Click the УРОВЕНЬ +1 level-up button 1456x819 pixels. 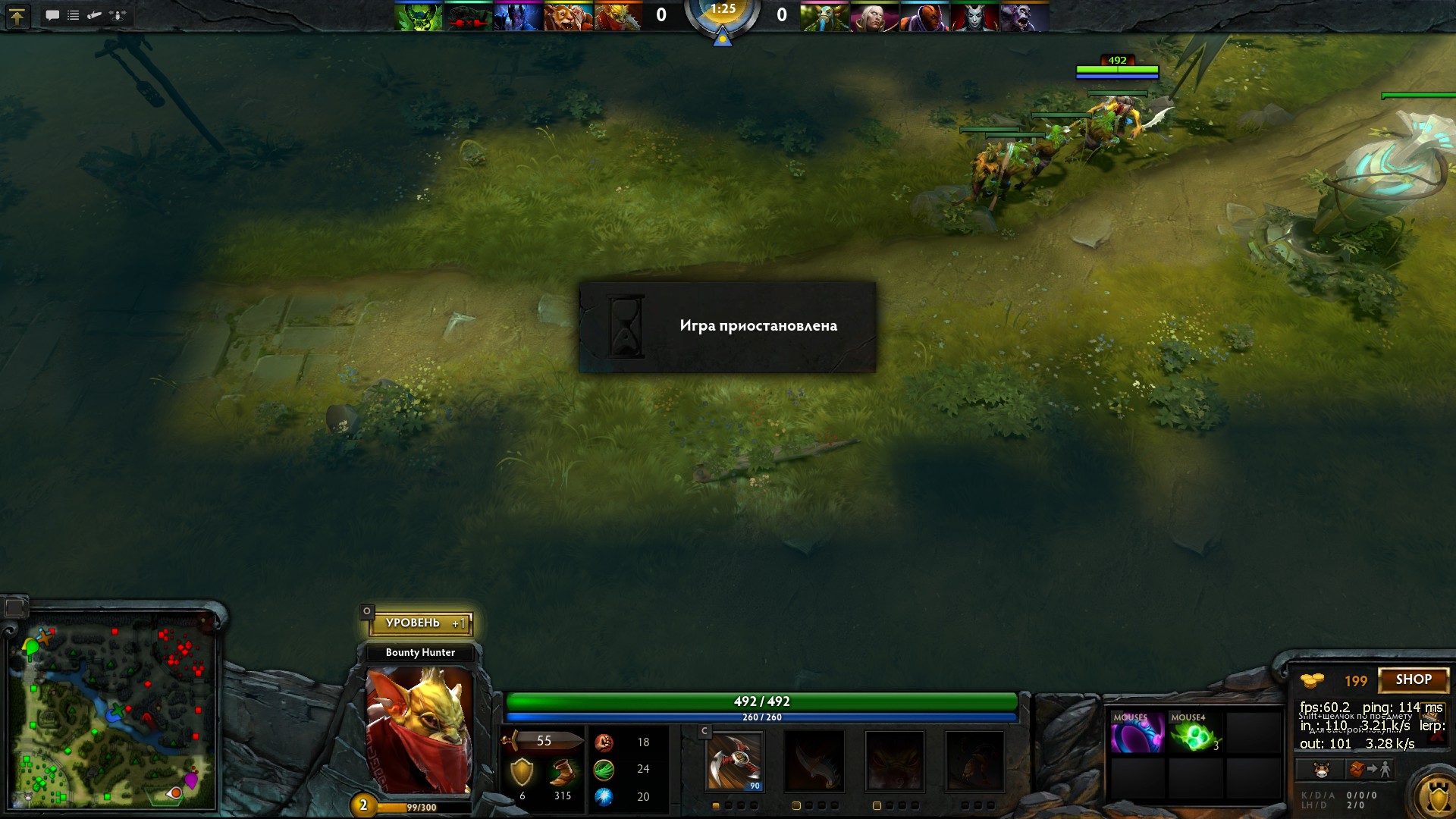[422, 623]
